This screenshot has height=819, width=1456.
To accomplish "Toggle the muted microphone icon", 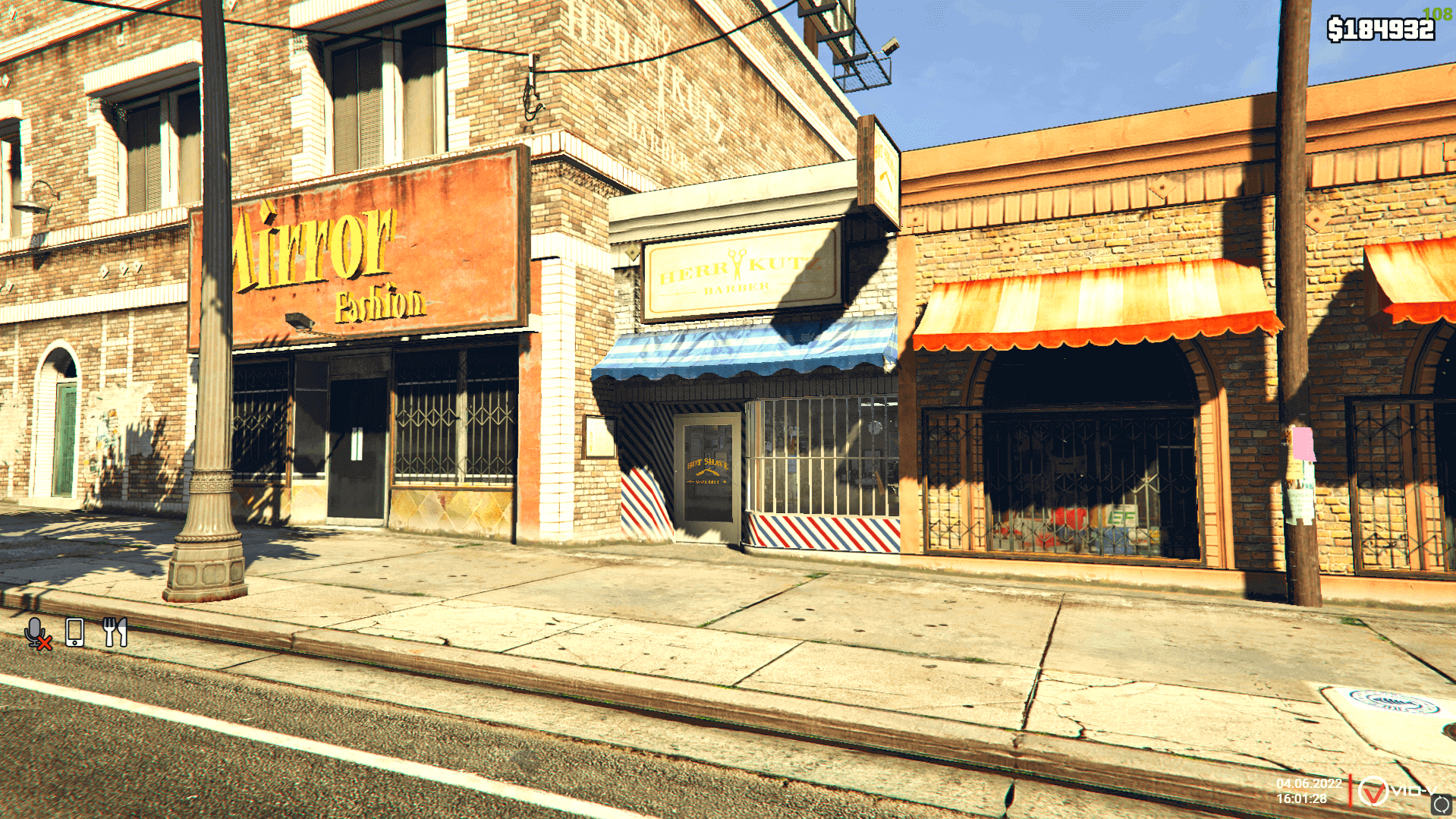I will click(36, 633).
